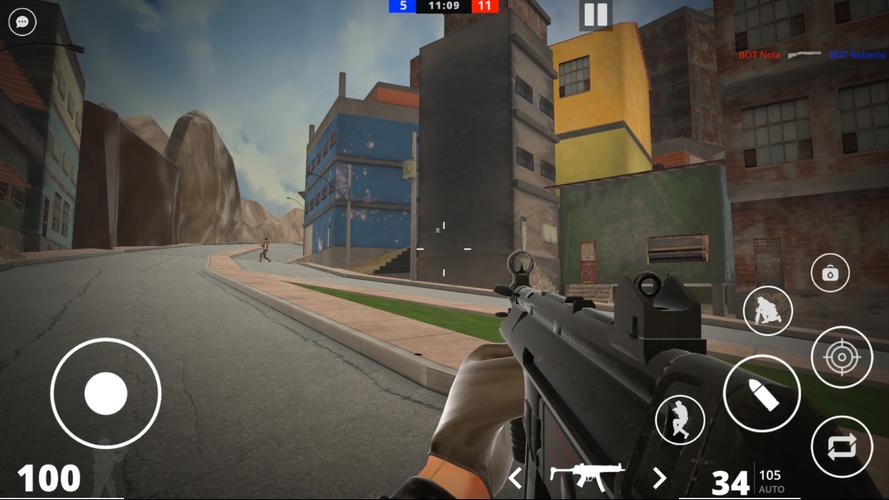Open the chat bubble icon
The height and width of the screenshot is (500, 889).
[x=22, y=22]
